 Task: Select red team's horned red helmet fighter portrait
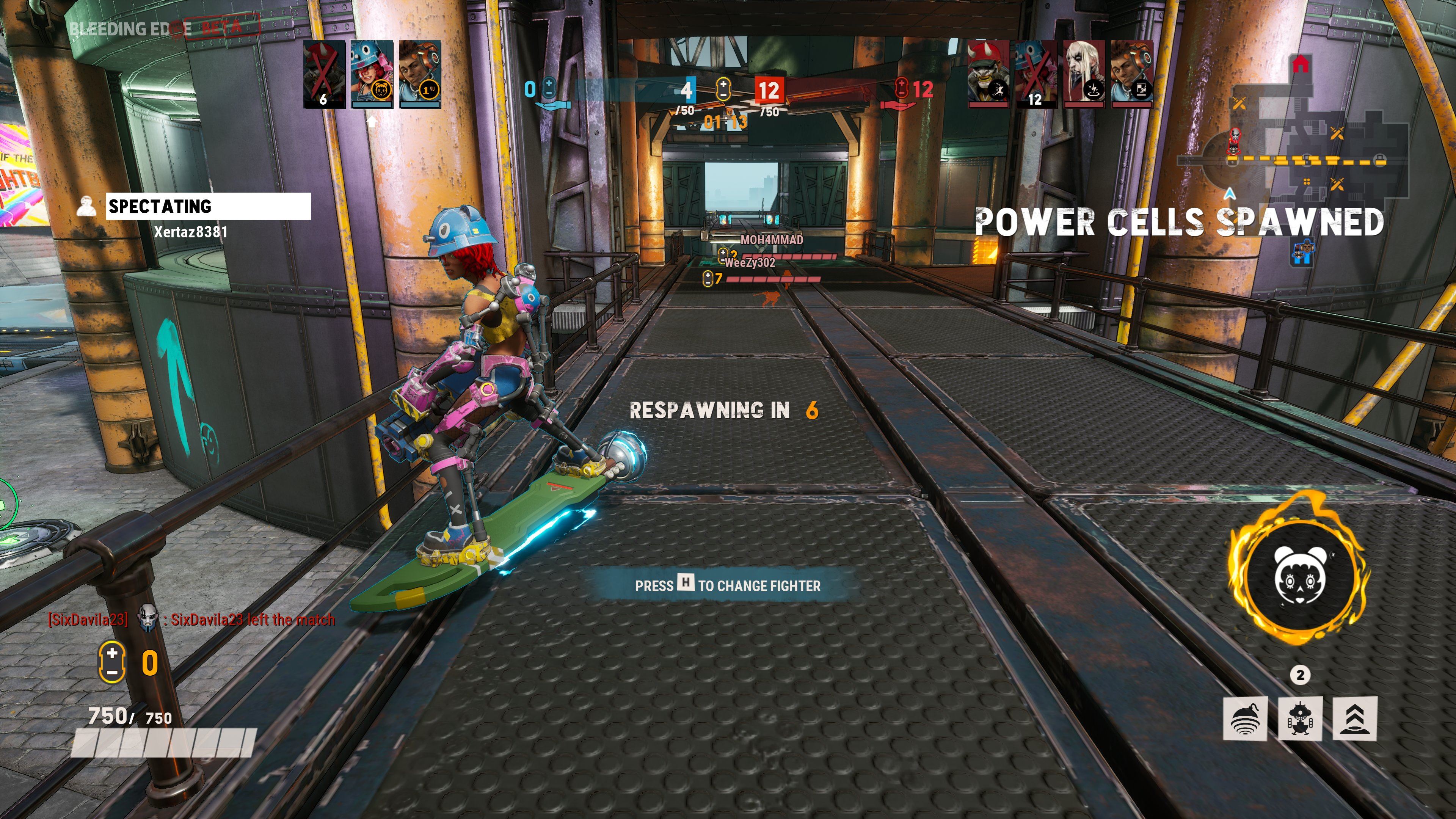click(x=988, y=74)
